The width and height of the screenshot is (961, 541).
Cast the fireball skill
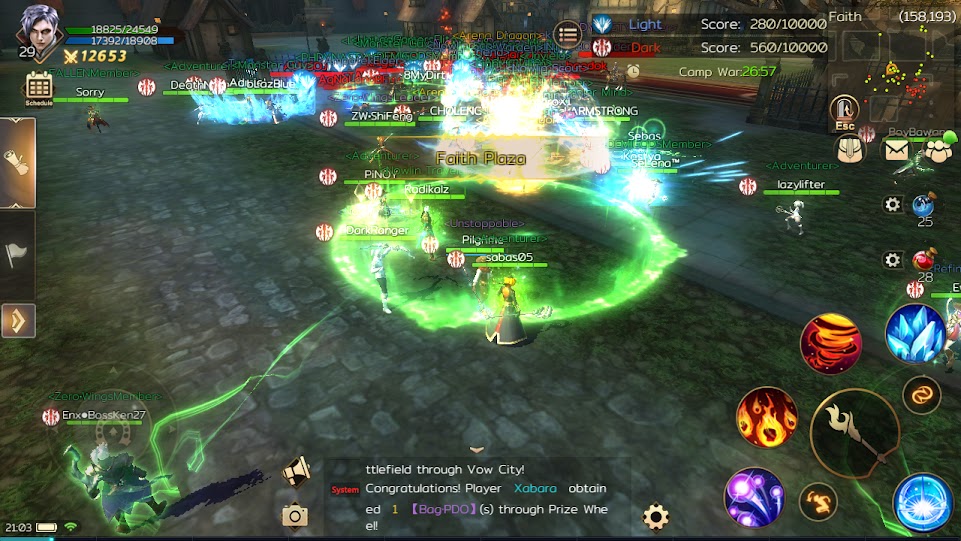tap(767, 417)
